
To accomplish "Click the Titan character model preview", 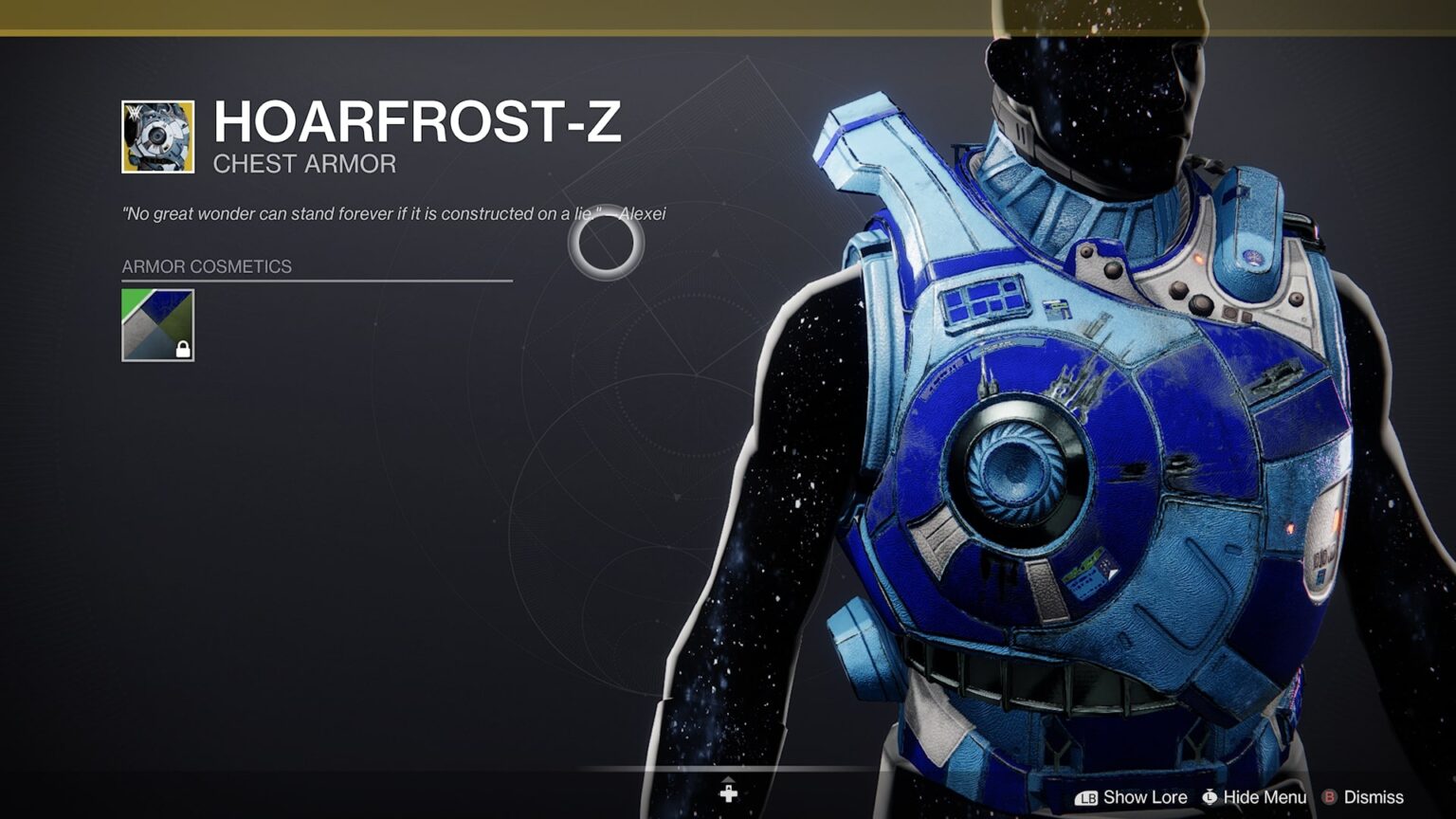I will 1043,427.
